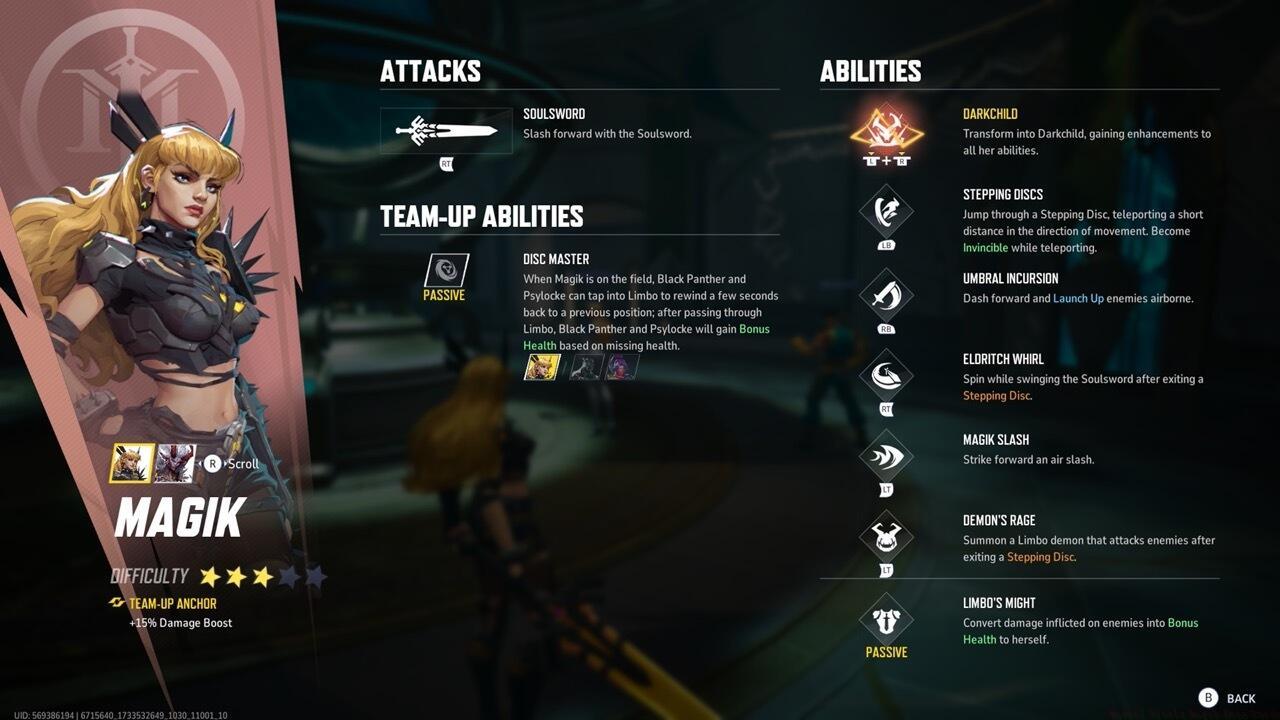Click the third difficulty star
Image resolution: width=1280 pixels, height=720 pixels.
pos(261,575)
